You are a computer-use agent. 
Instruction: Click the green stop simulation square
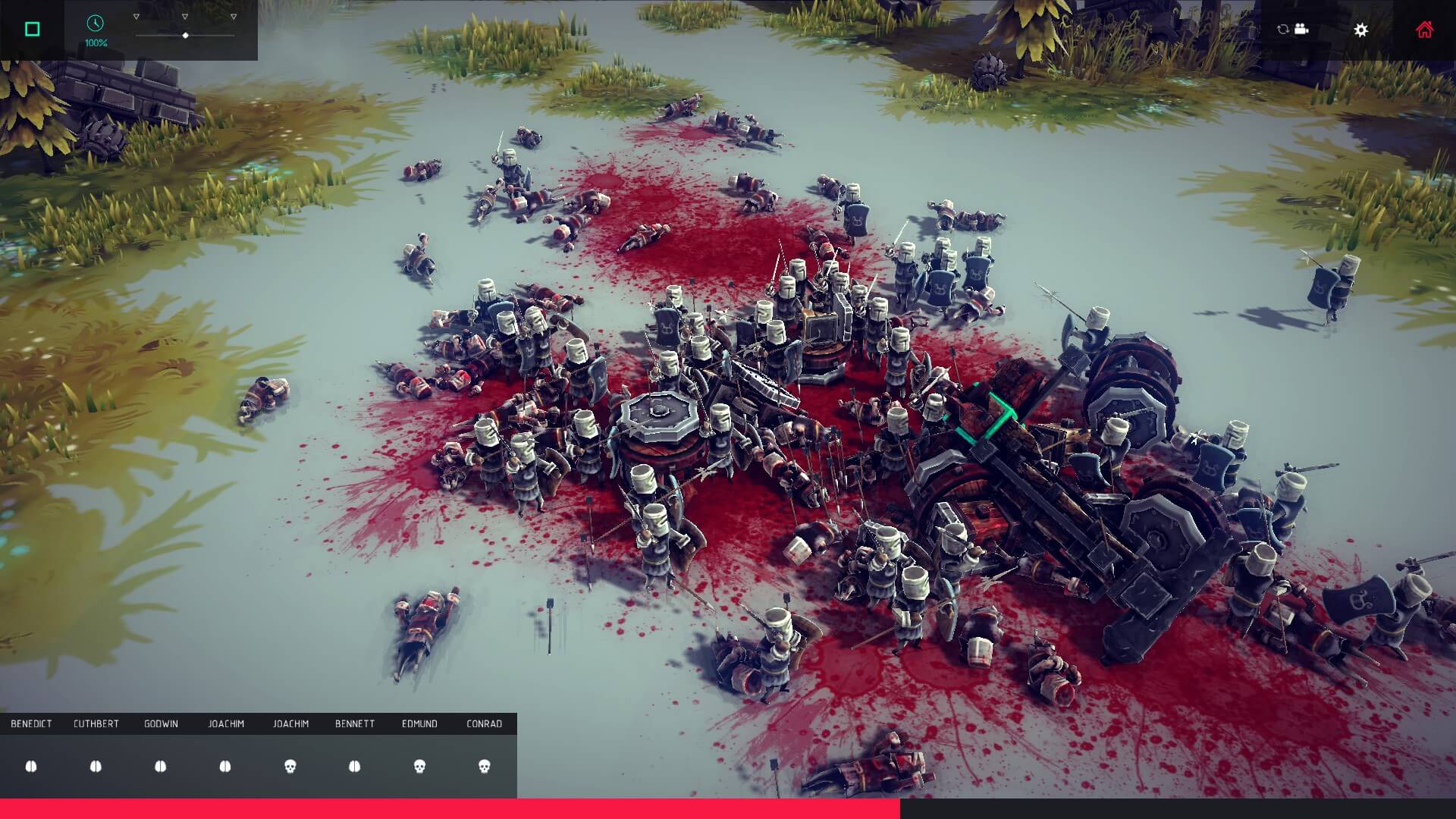(x=30, y=28)
